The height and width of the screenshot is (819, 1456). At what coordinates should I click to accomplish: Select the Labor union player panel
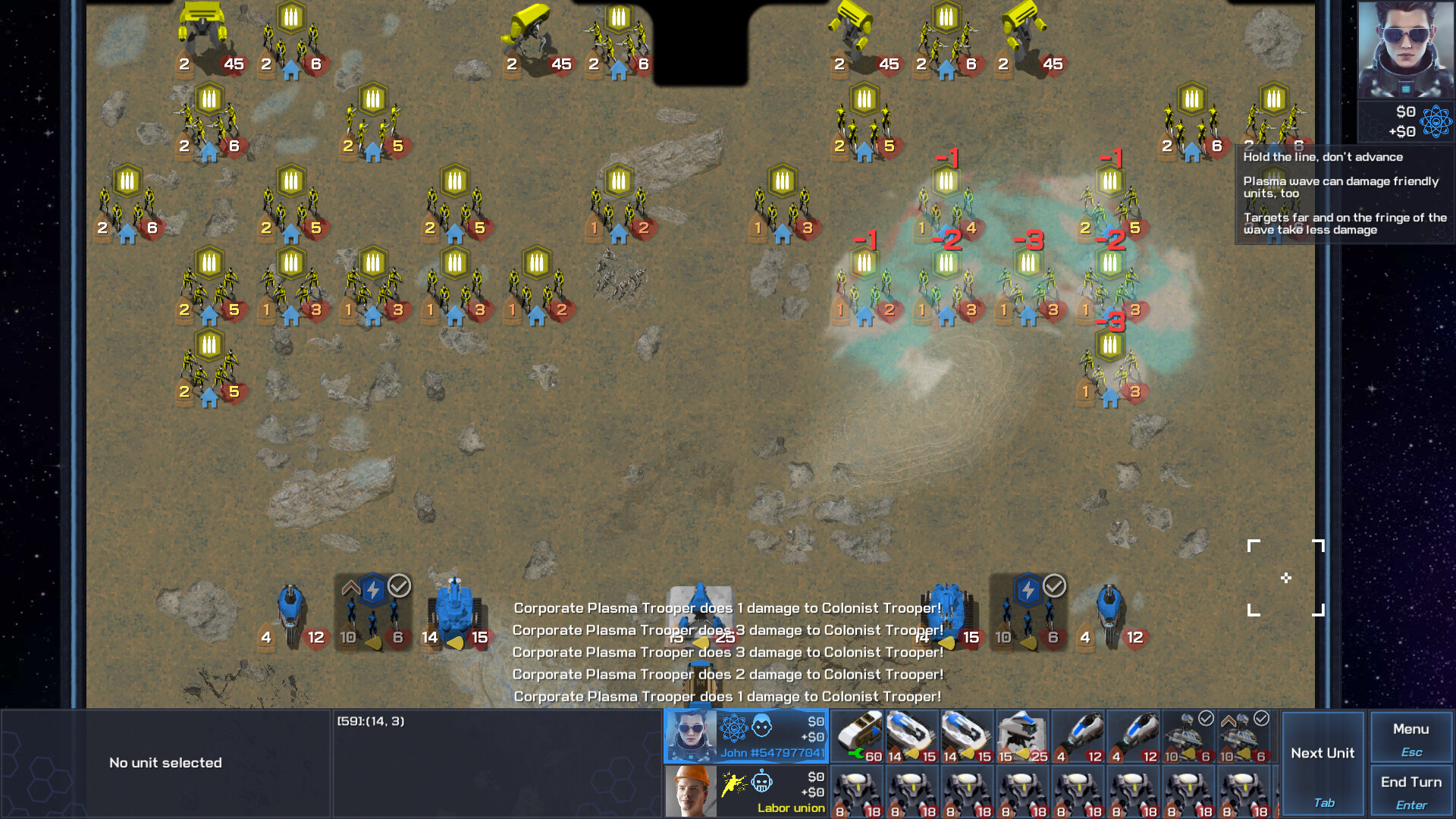click(745, 790)
